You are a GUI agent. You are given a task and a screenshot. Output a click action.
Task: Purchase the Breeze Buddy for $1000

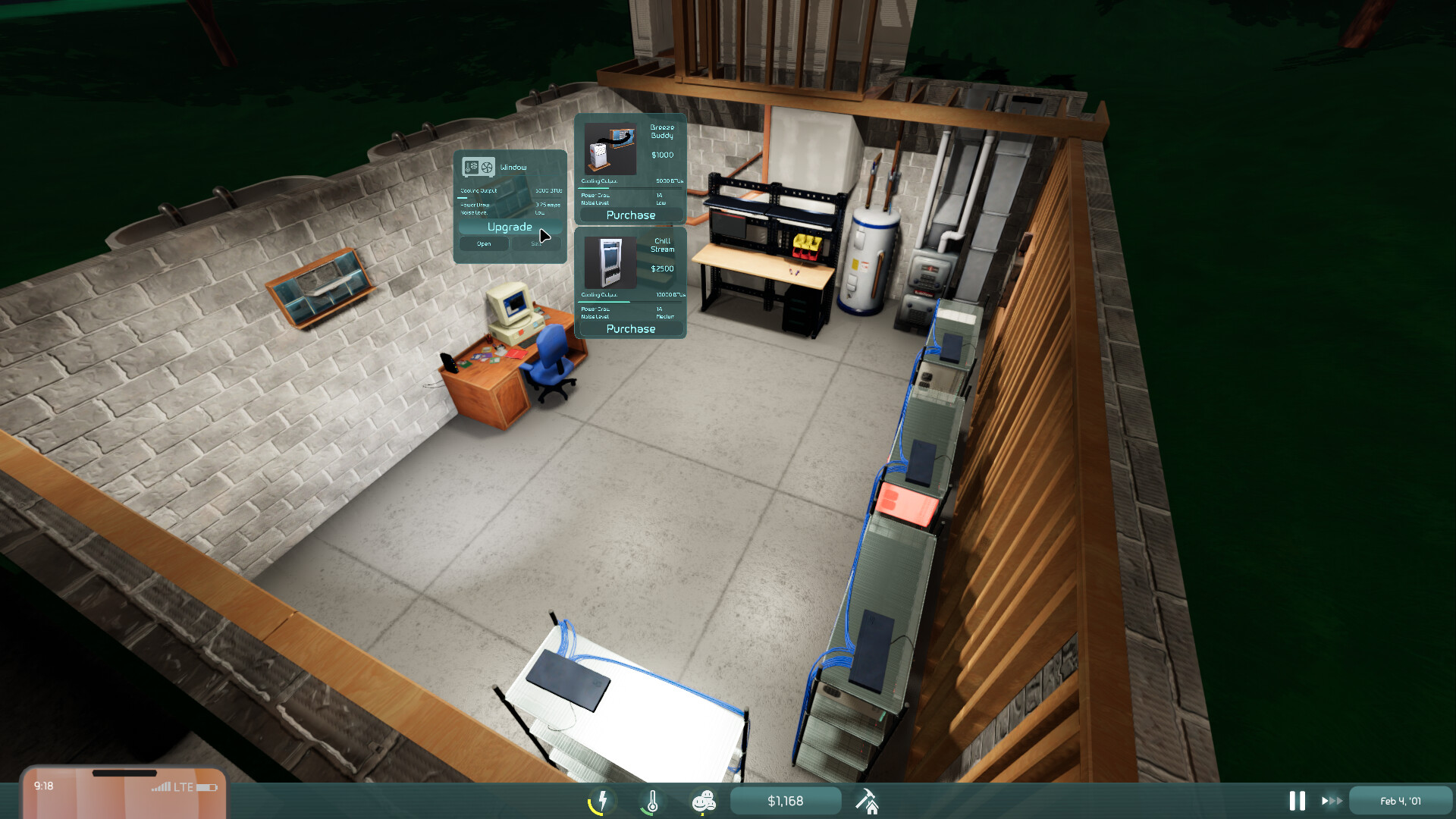630,215
